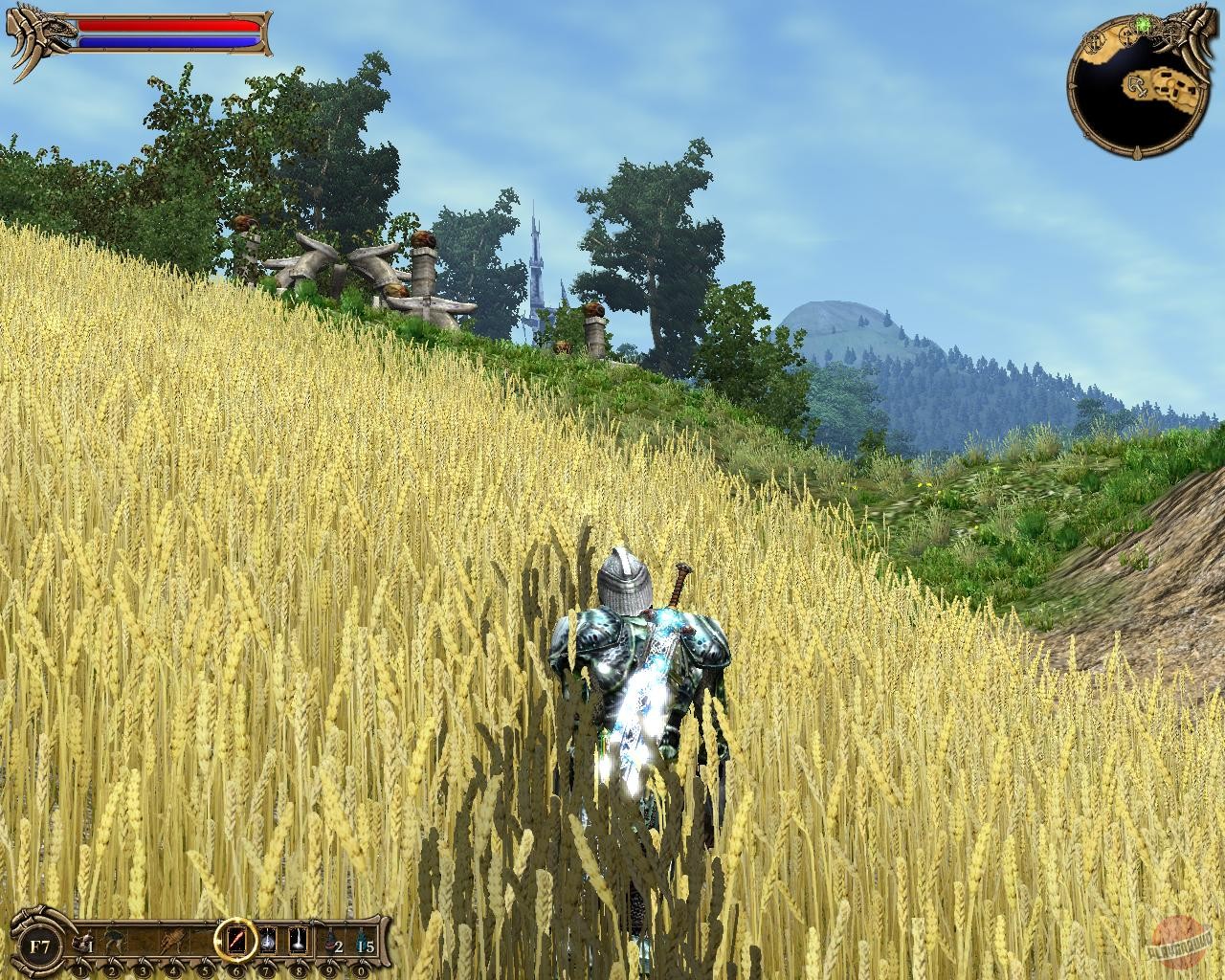Click the green gem atop the minimap

pyautogui.click(x=1142, y=24)
